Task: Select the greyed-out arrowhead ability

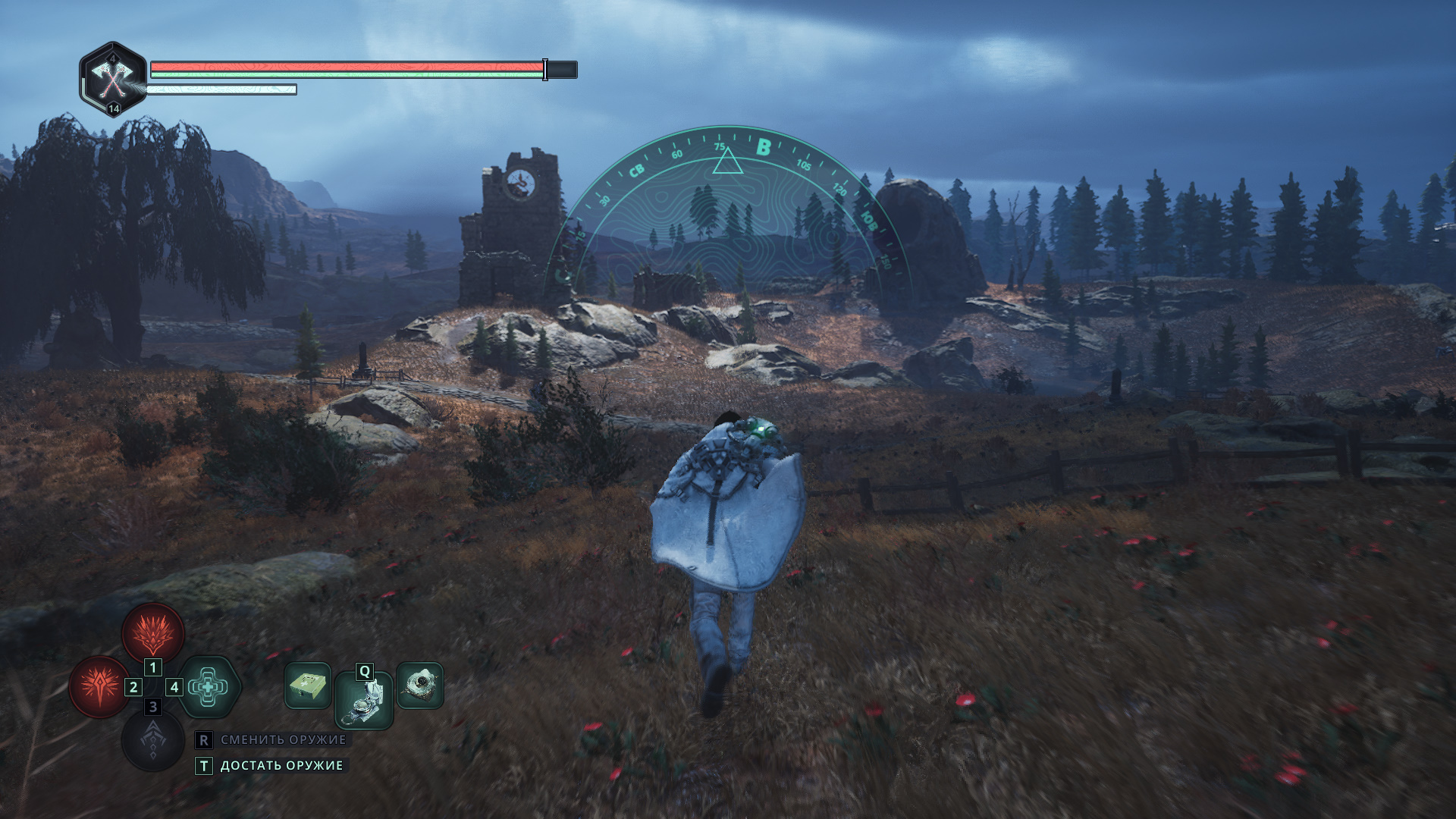Action: [x=153, y=739]
